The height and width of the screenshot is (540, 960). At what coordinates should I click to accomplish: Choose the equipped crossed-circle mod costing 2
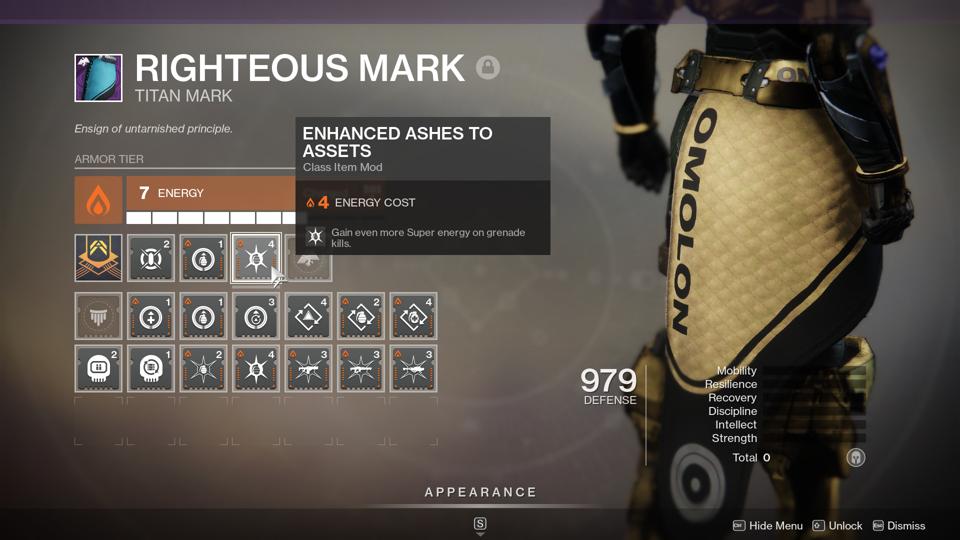pyautogui.click(x=151, y=258)
